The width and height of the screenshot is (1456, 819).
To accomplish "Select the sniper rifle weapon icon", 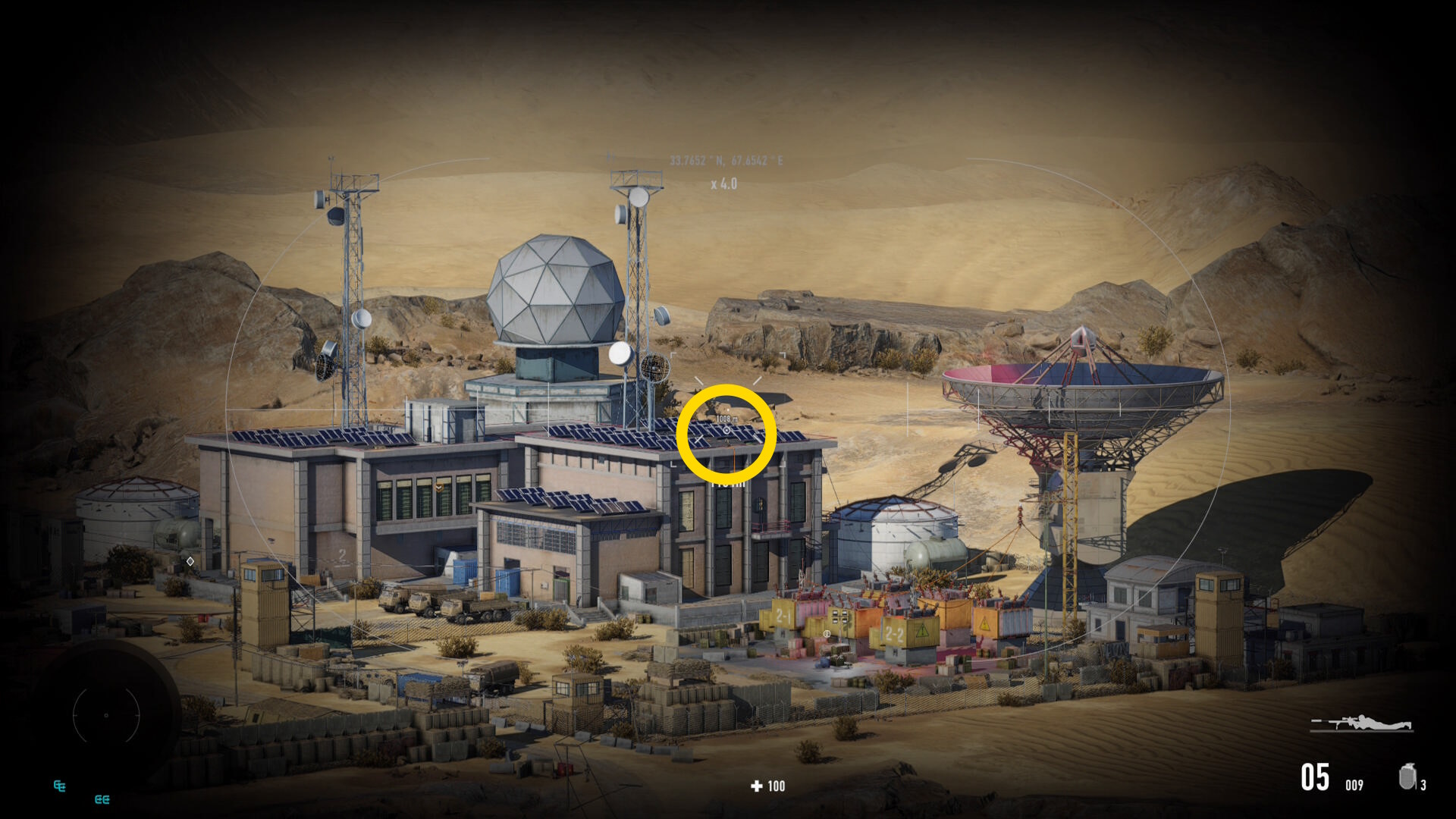I will coord(1362,723).
